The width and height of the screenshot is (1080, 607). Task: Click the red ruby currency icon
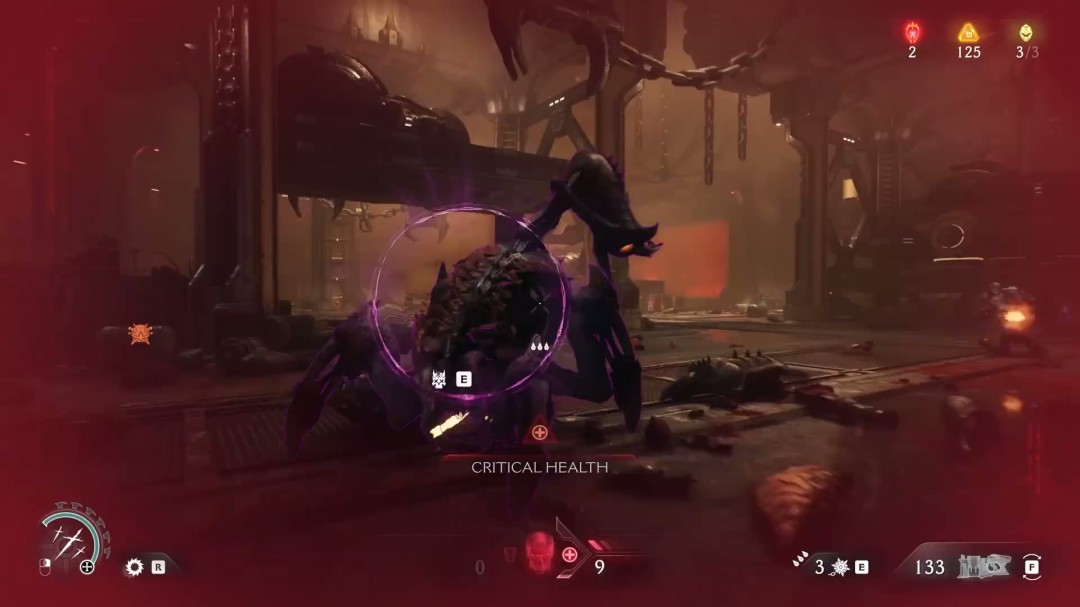[912, 32]
